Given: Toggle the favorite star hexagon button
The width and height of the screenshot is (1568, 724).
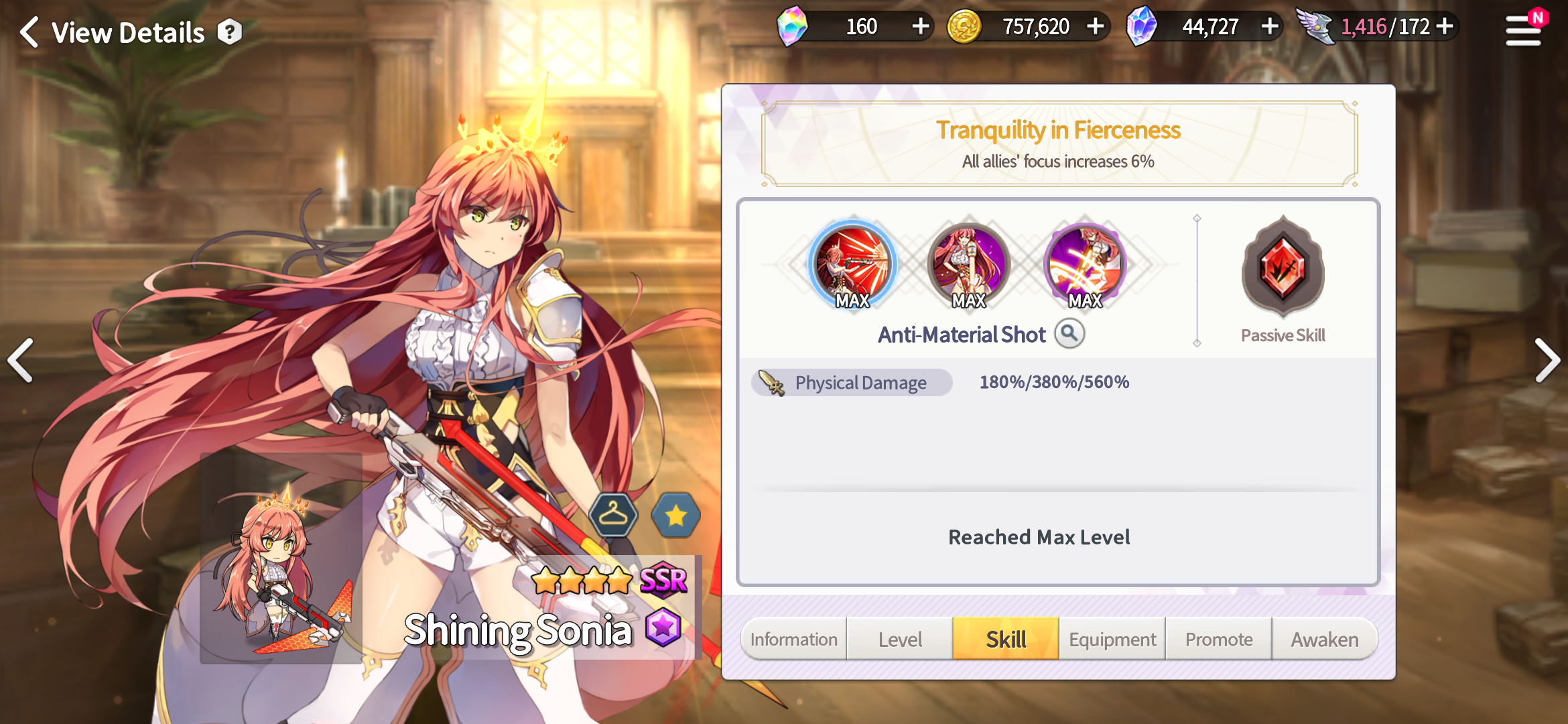Looking at the screenshot, I should (675, 515).
